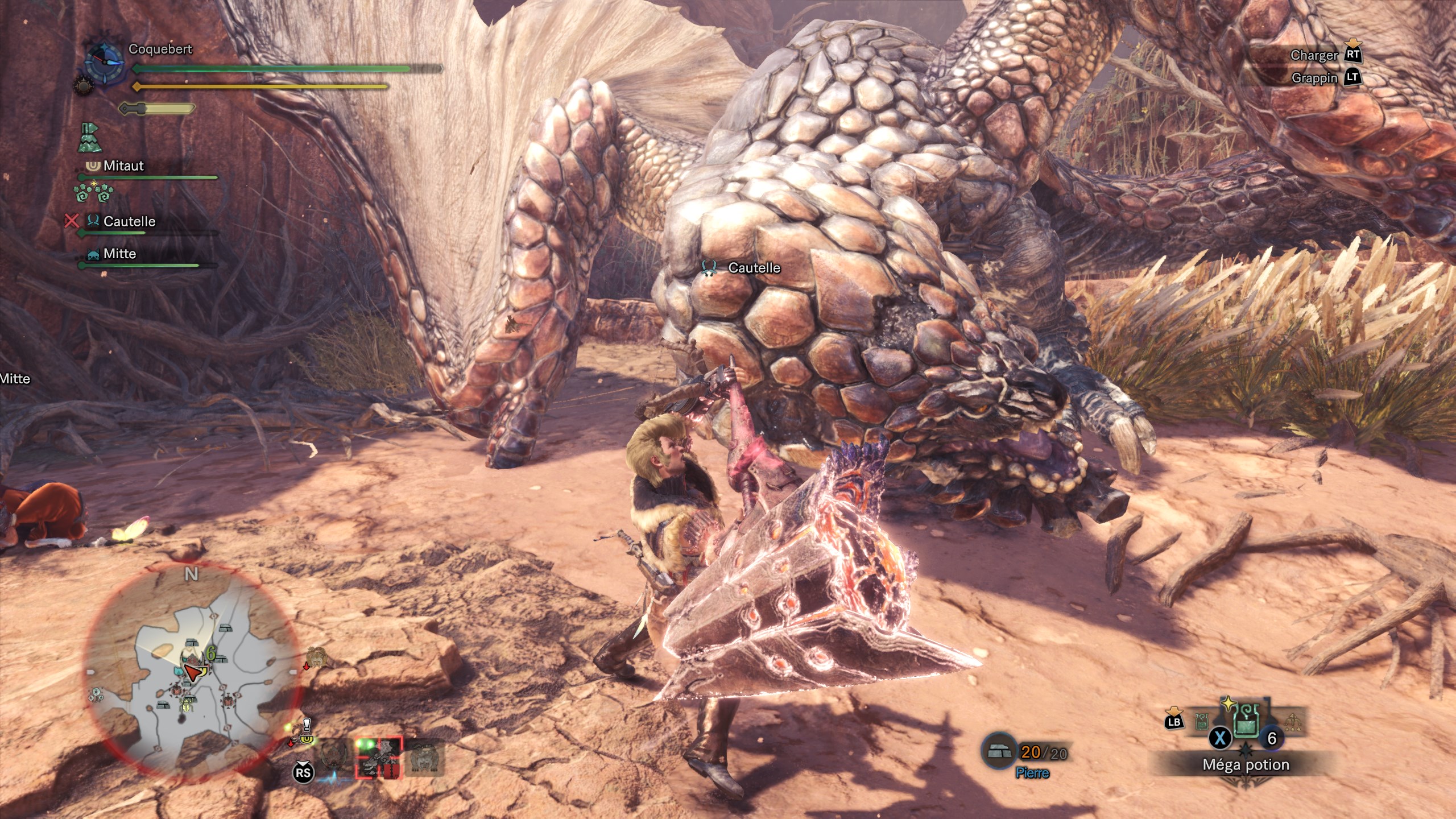Screen dimensions: 1456x819
Task: Select the targeted monster icon with red brackets
Action: point(379,757)
